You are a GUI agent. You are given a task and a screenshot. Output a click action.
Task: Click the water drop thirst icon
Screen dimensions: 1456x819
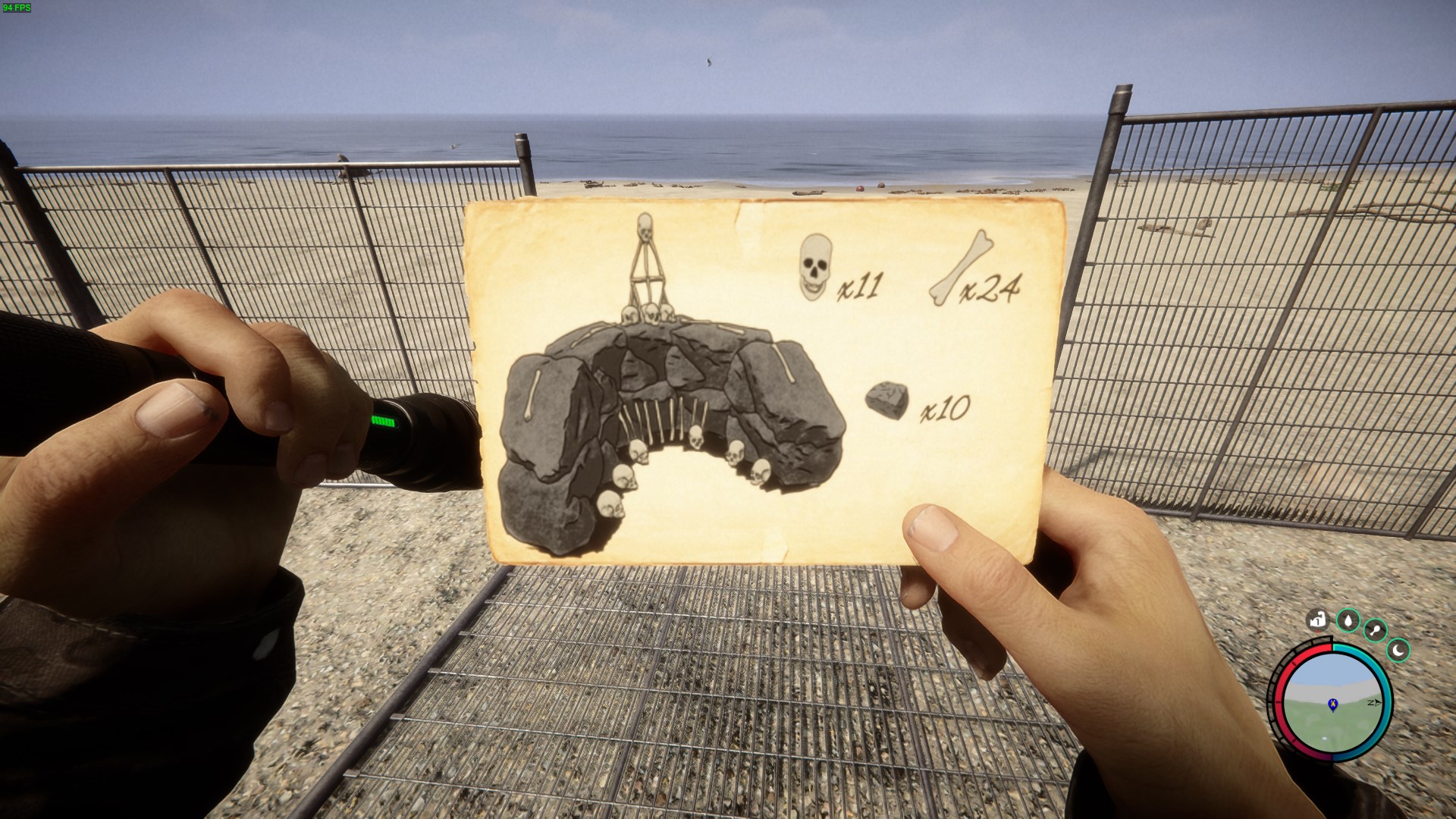tap(1348, 621)
